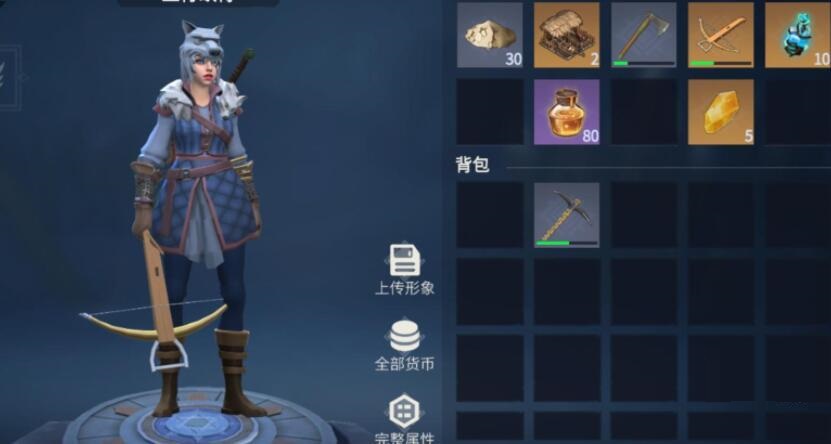Open the 上传形象 upload appearance button
This screenshot has height=444, width=831.
[404, 270]
